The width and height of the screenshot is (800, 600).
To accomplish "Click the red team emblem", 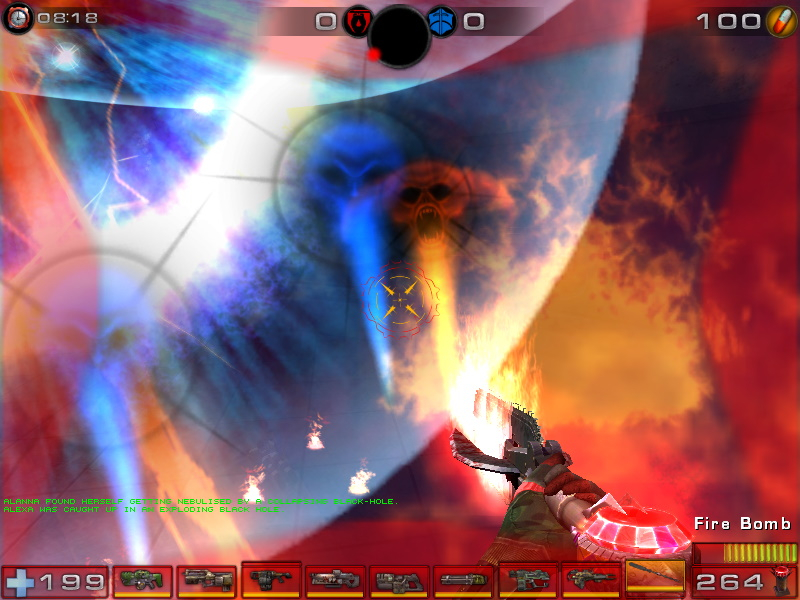I will point(357,21).
